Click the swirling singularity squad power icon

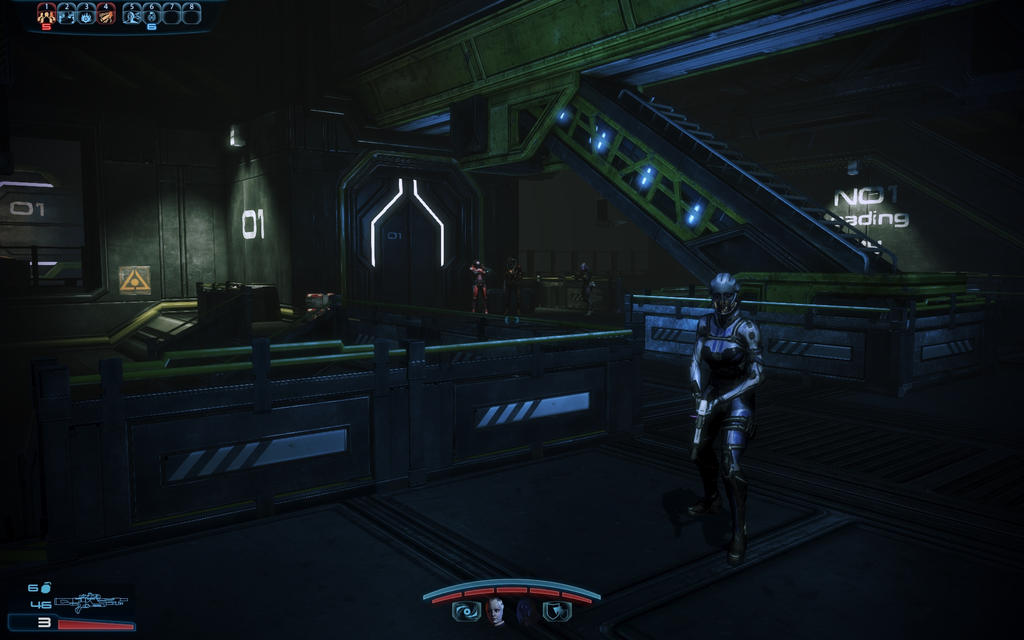466,610
